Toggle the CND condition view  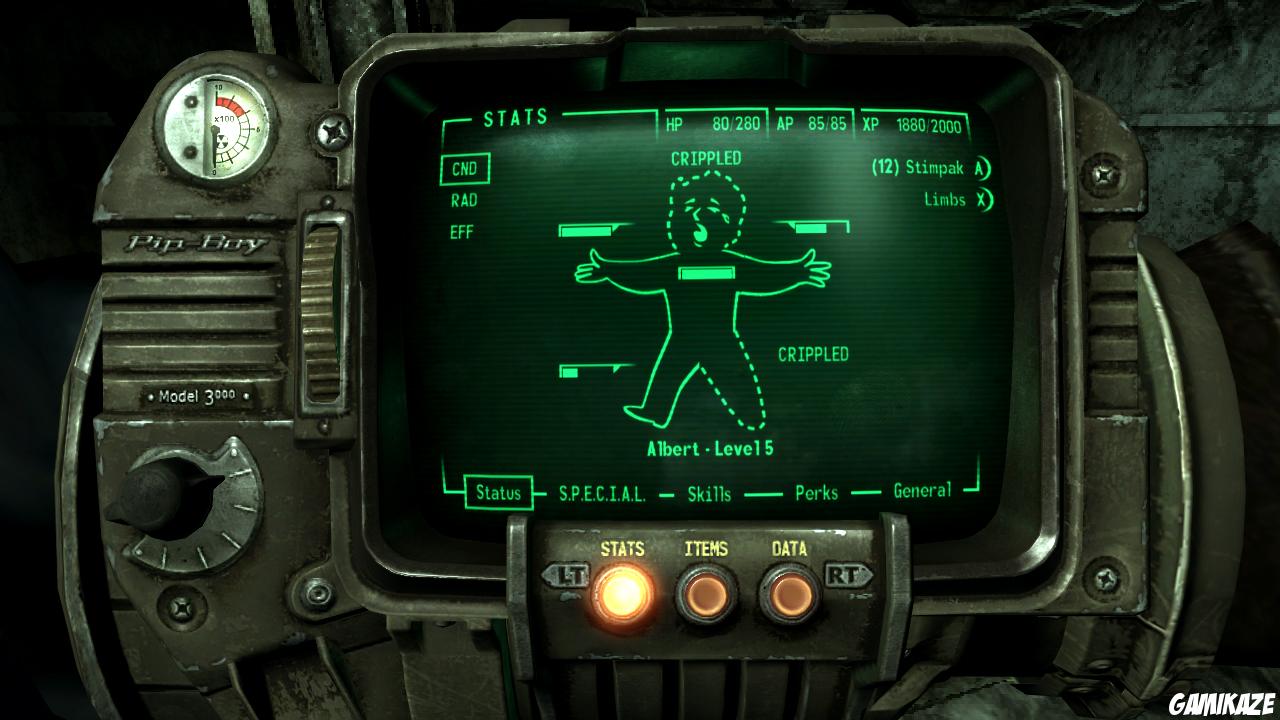[x=465, y=169]
